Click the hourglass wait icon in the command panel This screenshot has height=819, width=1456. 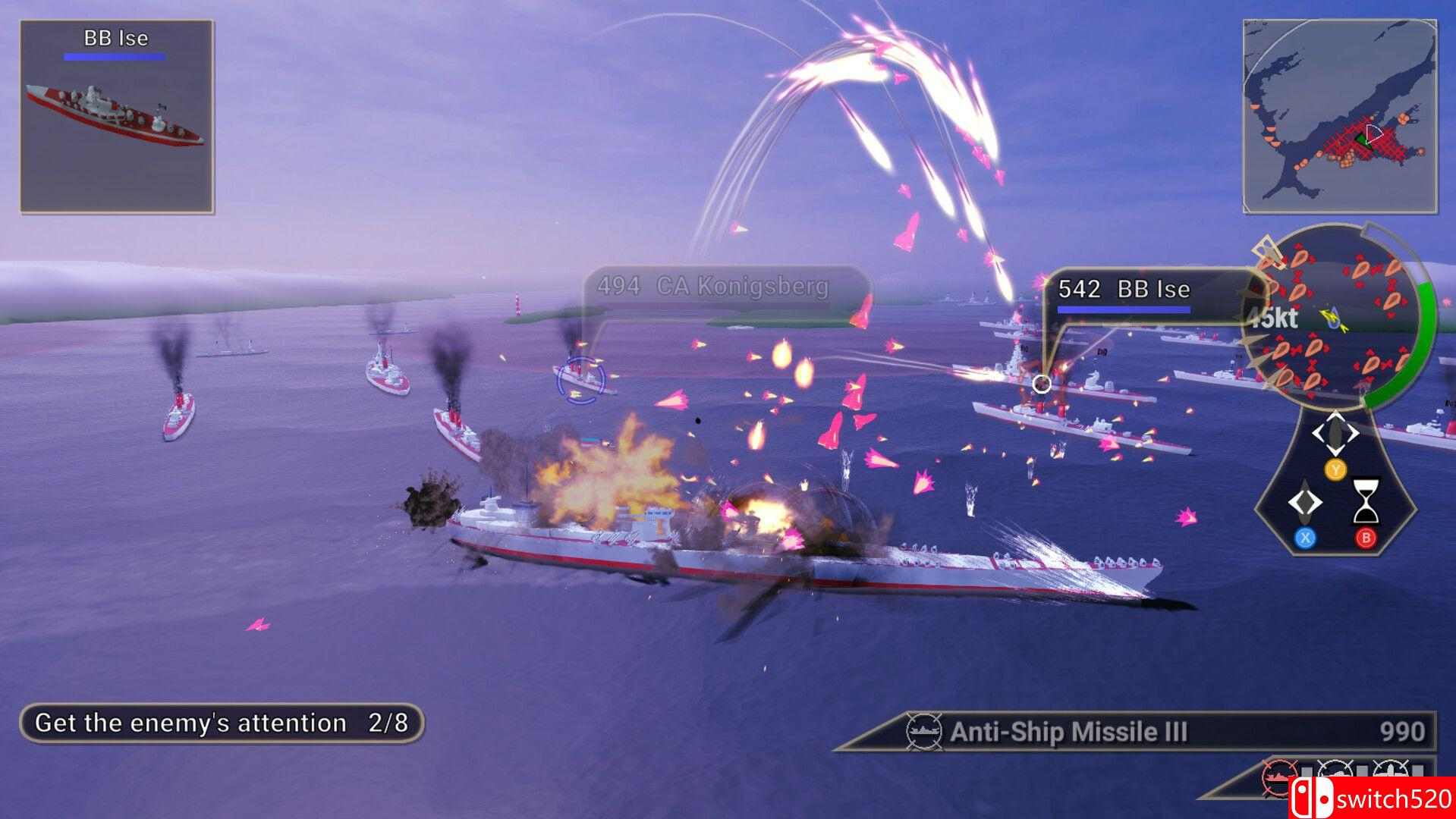pos(1366,502)
